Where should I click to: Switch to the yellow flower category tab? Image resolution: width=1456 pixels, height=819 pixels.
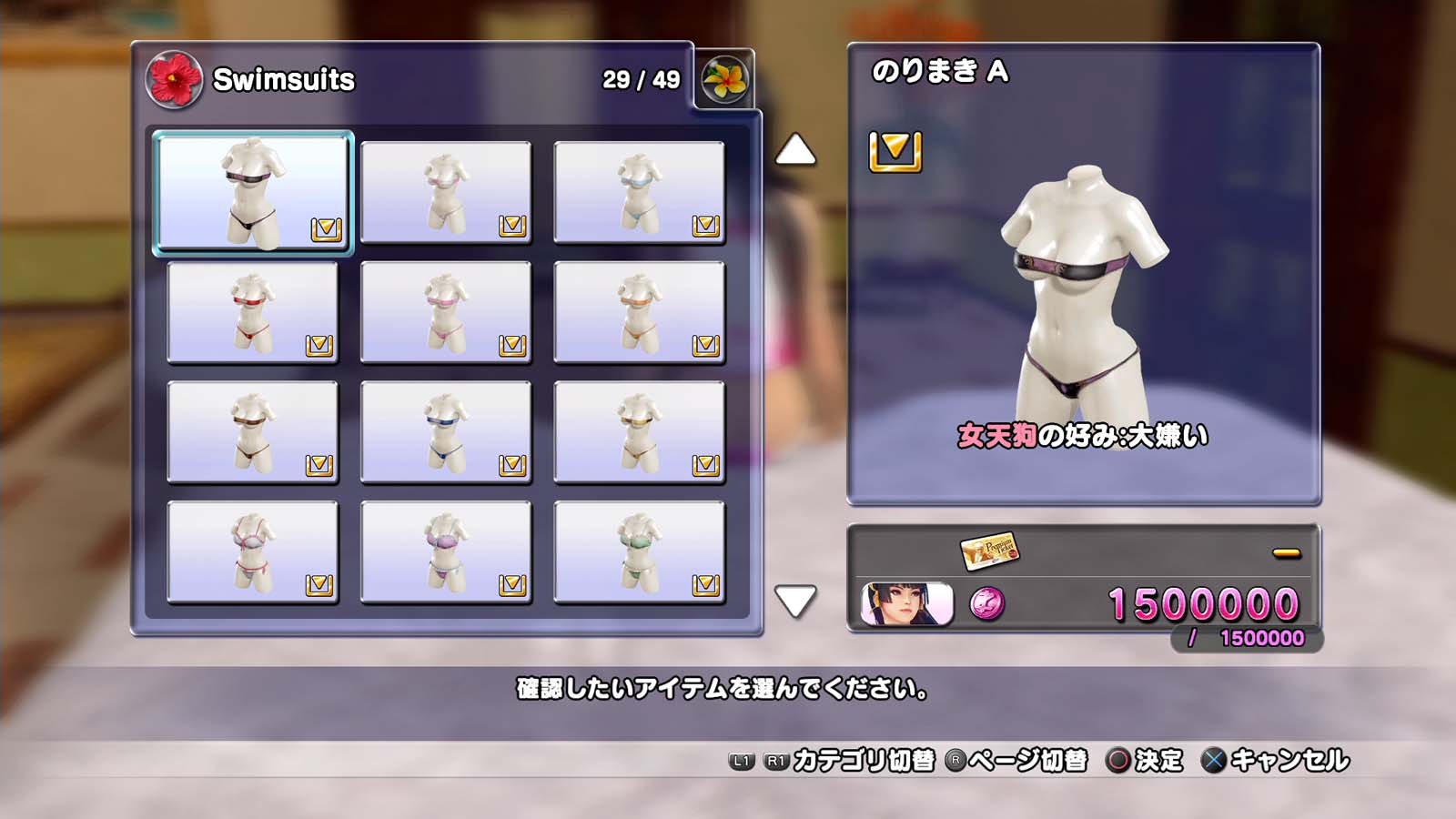[x=725, y=80]
